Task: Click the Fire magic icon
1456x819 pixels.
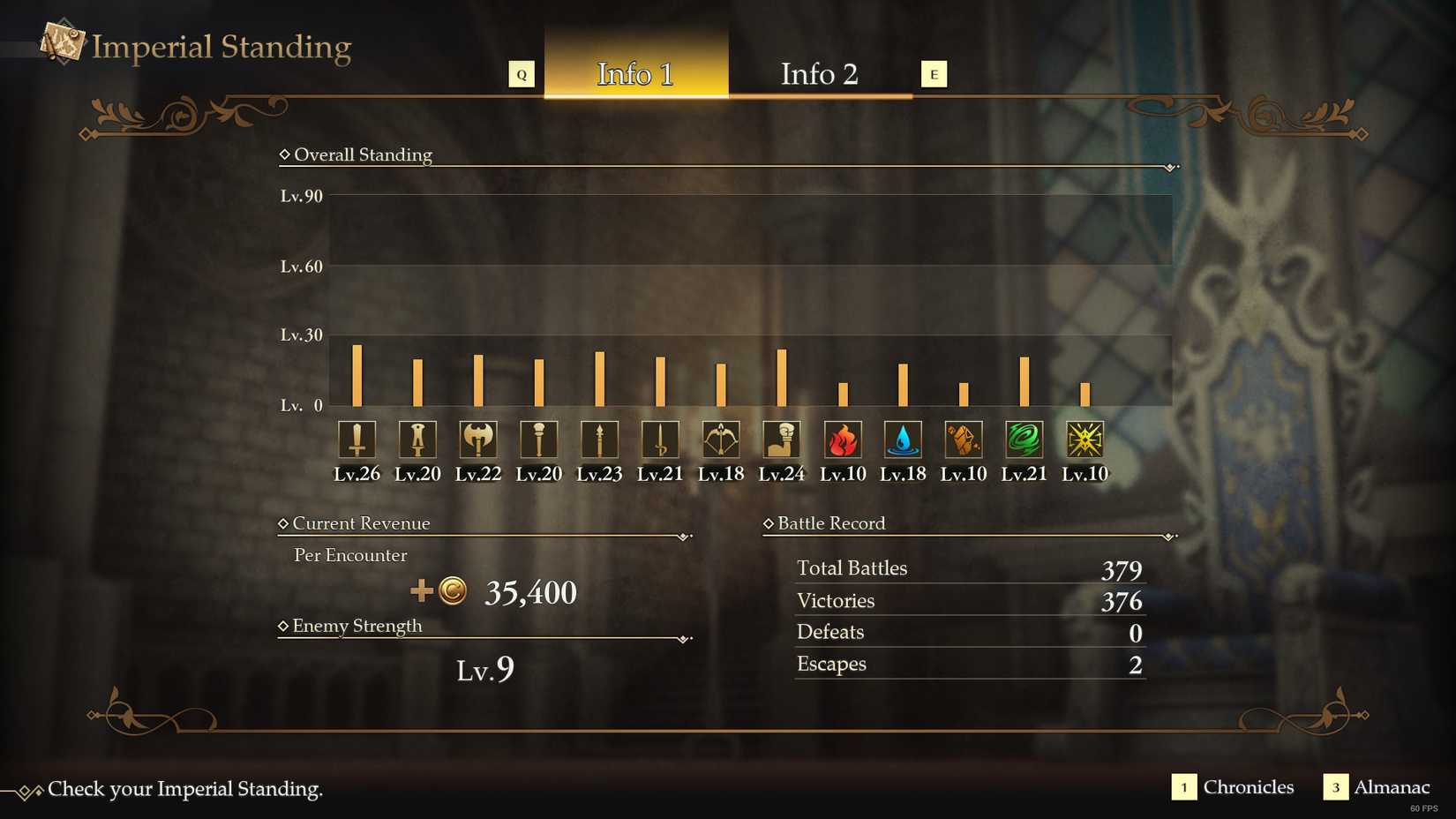Action: click(842, 439)
